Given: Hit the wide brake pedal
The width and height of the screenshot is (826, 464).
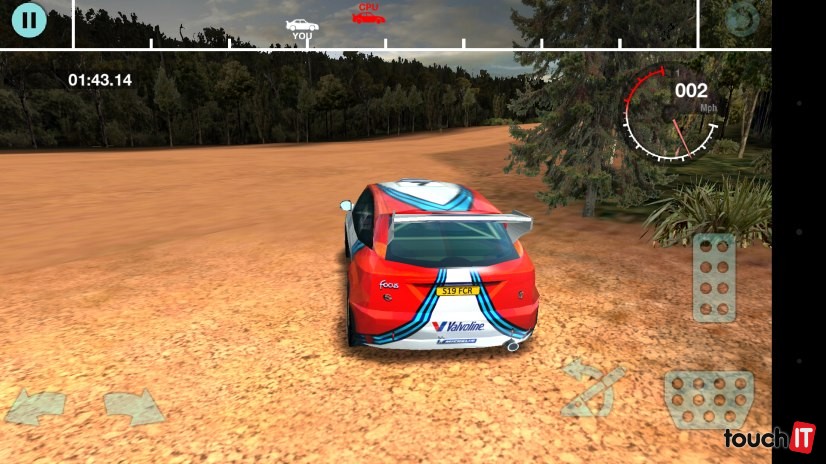Looking at the screenshot, I should pos(708,400).
